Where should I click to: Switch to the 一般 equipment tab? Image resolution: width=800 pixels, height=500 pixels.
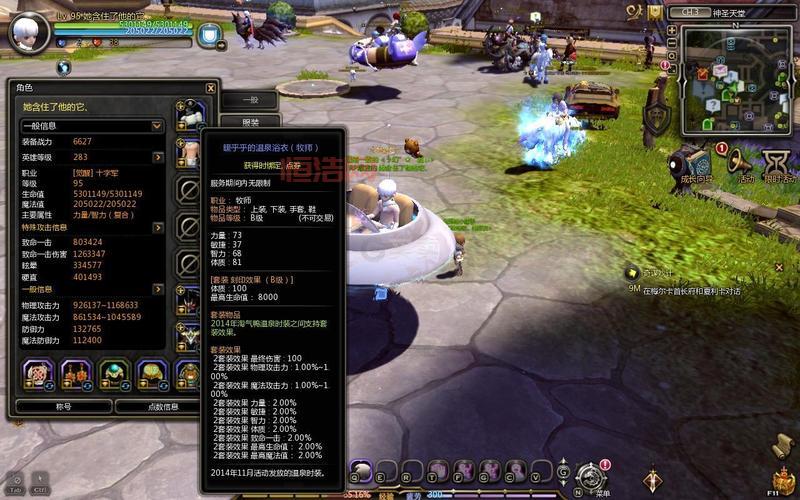(250, 100)
